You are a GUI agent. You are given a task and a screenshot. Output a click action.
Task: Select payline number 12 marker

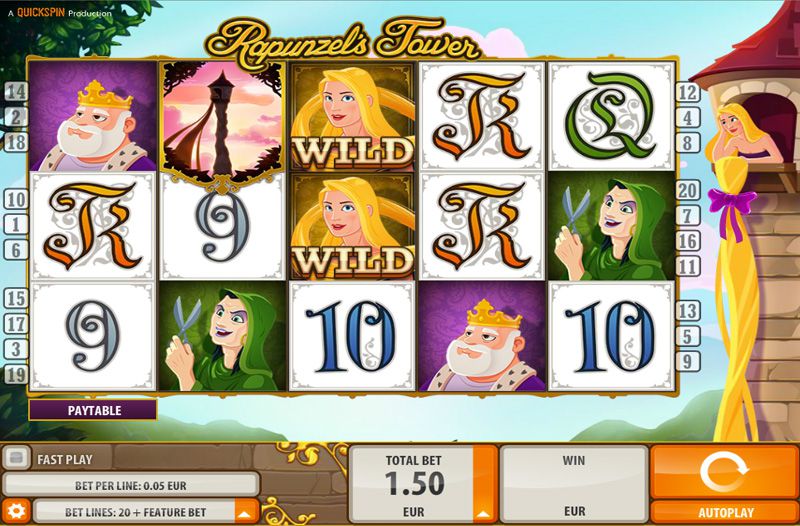[x=687, y=93]
